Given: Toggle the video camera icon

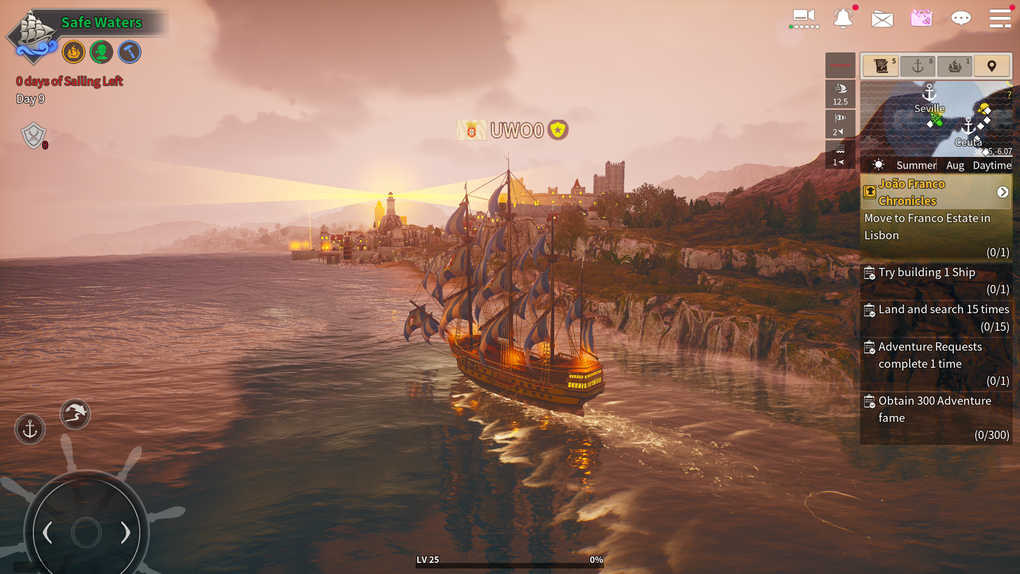Looking at the screenshot, I should coord(804,17).
